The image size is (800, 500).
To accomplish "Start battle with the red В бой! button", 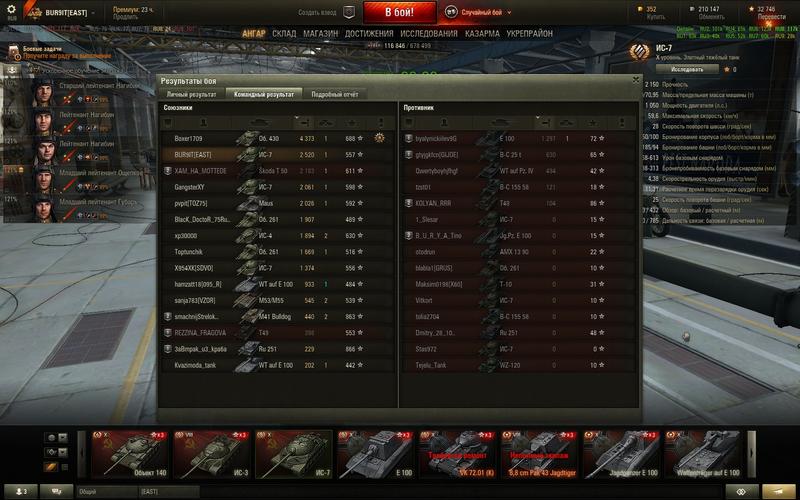I will [399, 12].
